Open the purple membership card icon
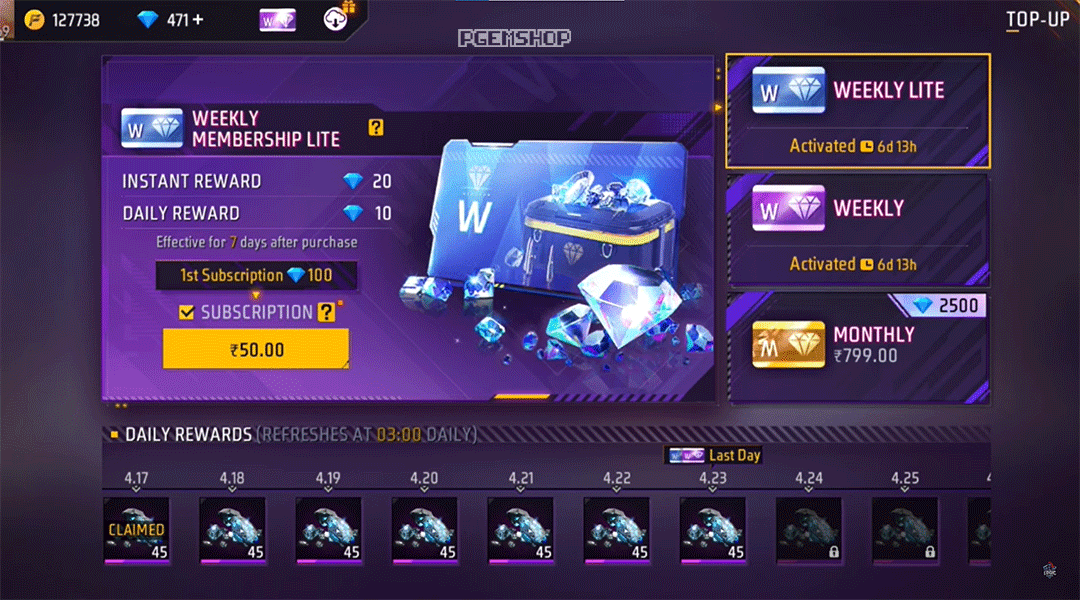The height and width of the screenshot is (600, 1080). tap(277, 19)
